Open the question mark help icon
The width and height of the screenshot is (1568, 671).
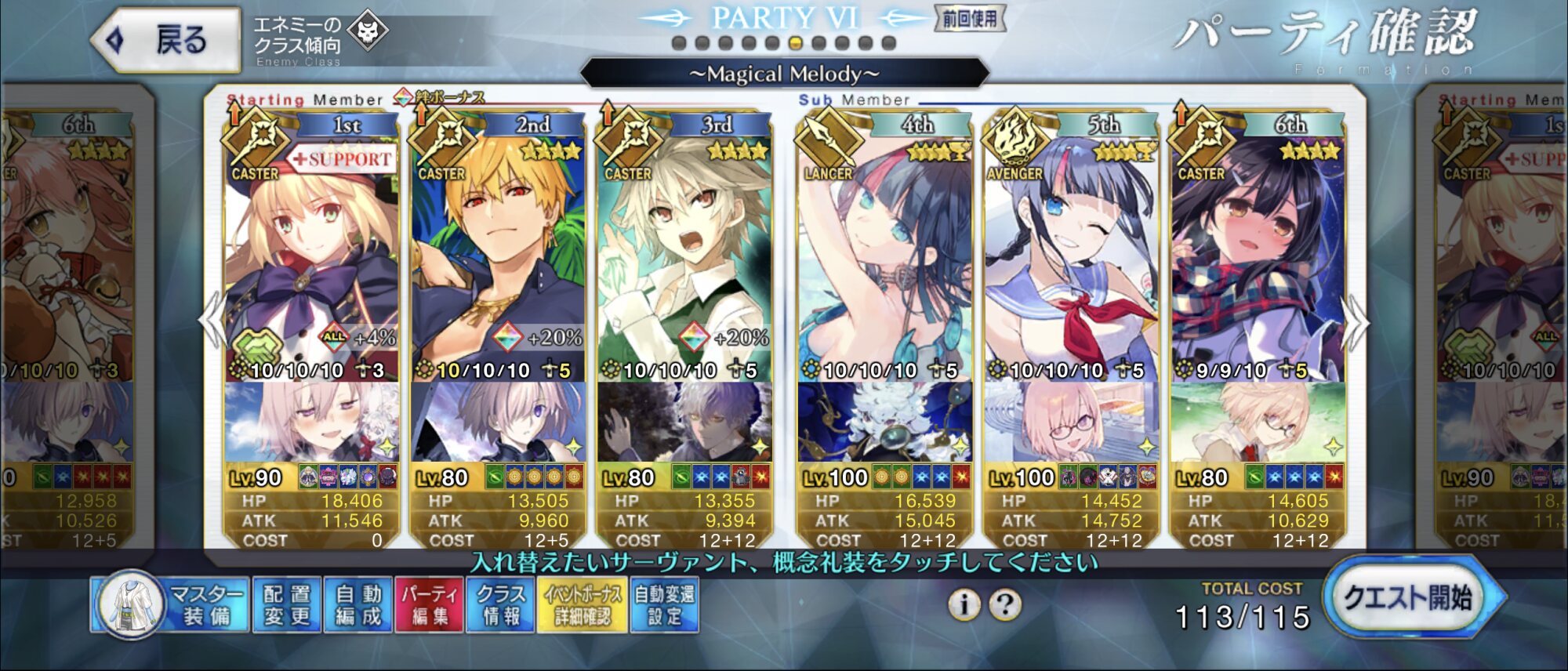tap(1004, 604)
